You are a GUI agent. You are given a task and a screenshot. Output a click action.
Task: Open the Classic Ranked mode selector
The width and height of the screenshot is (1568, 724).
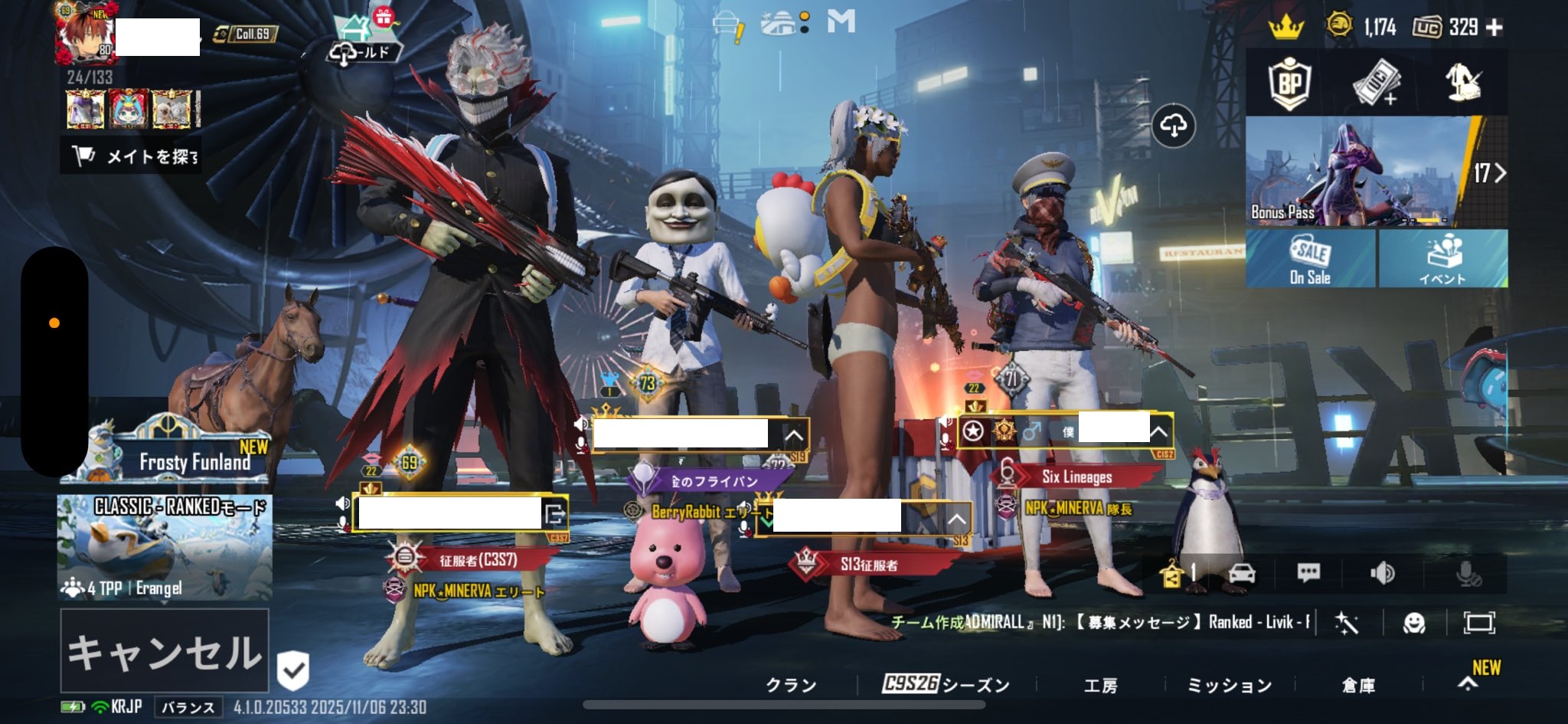(x=165, y=545)
